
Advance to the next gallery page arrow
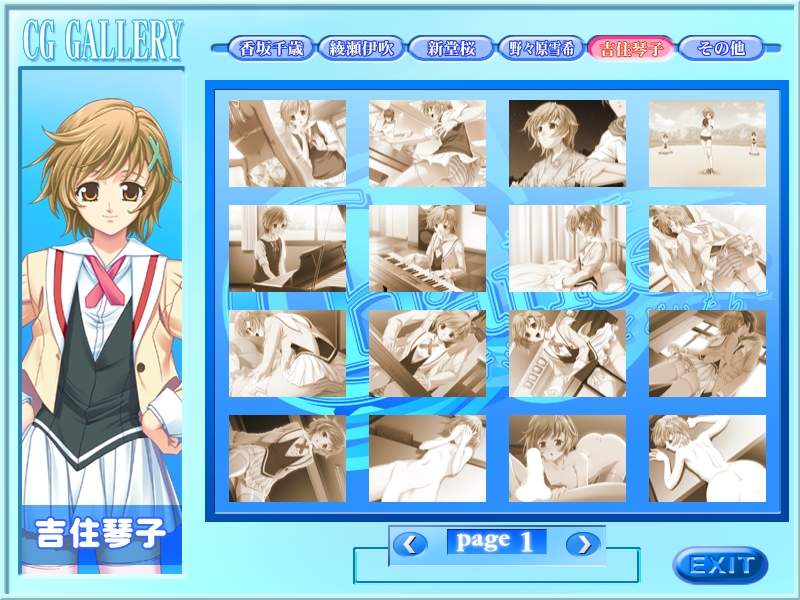(x=582, y=544)
